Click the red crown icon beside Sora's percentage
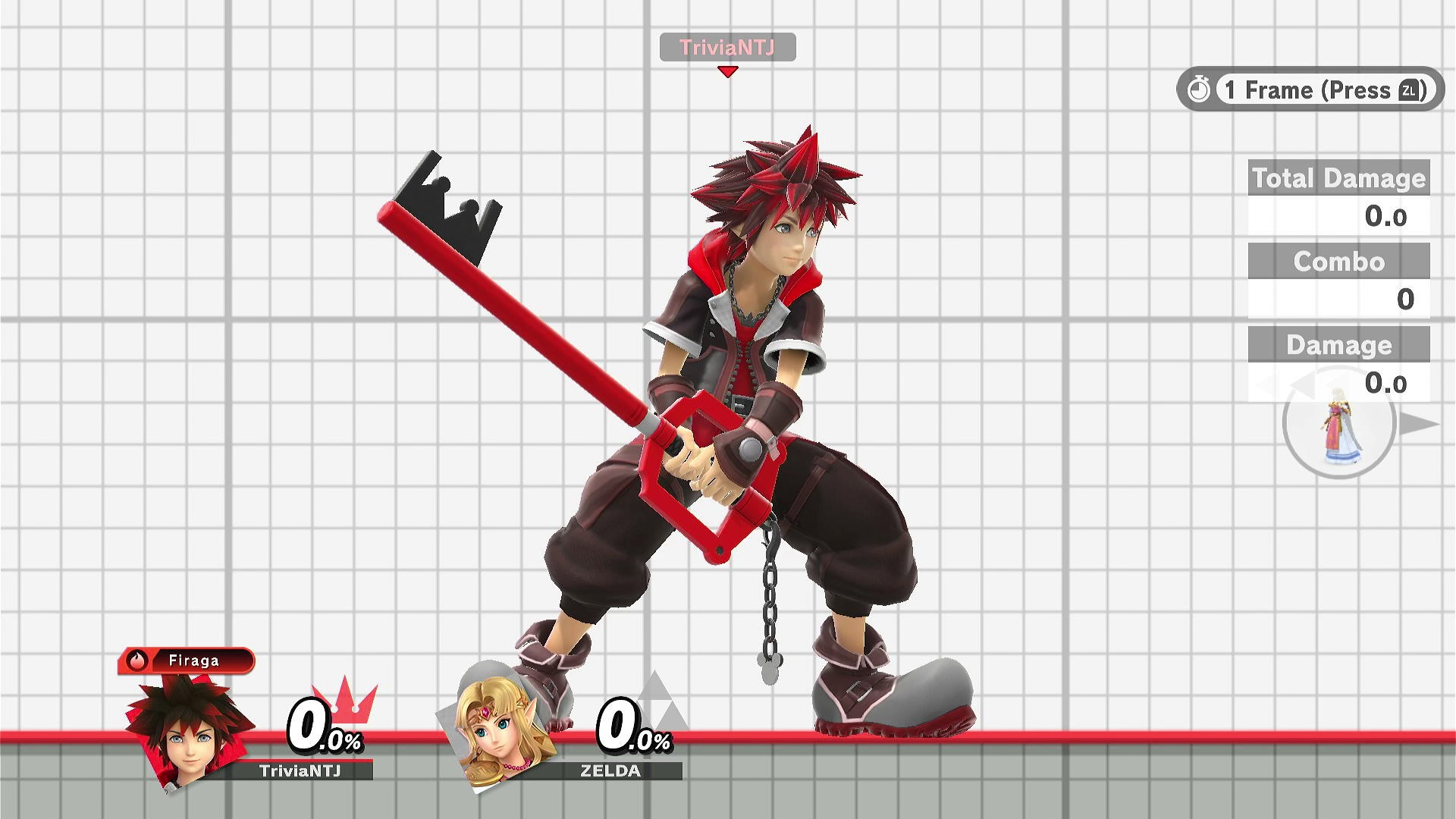 coord(345,705)
